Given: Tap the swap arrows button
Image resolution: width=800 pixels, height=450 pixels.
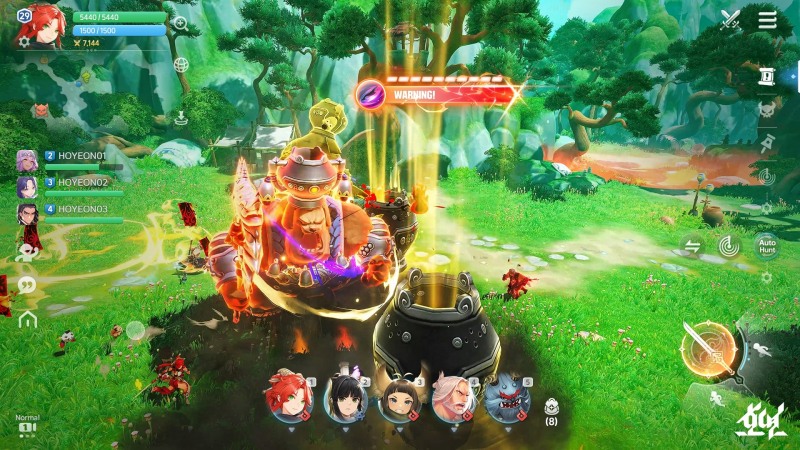Looking at the screenshot, I should 692,244.
